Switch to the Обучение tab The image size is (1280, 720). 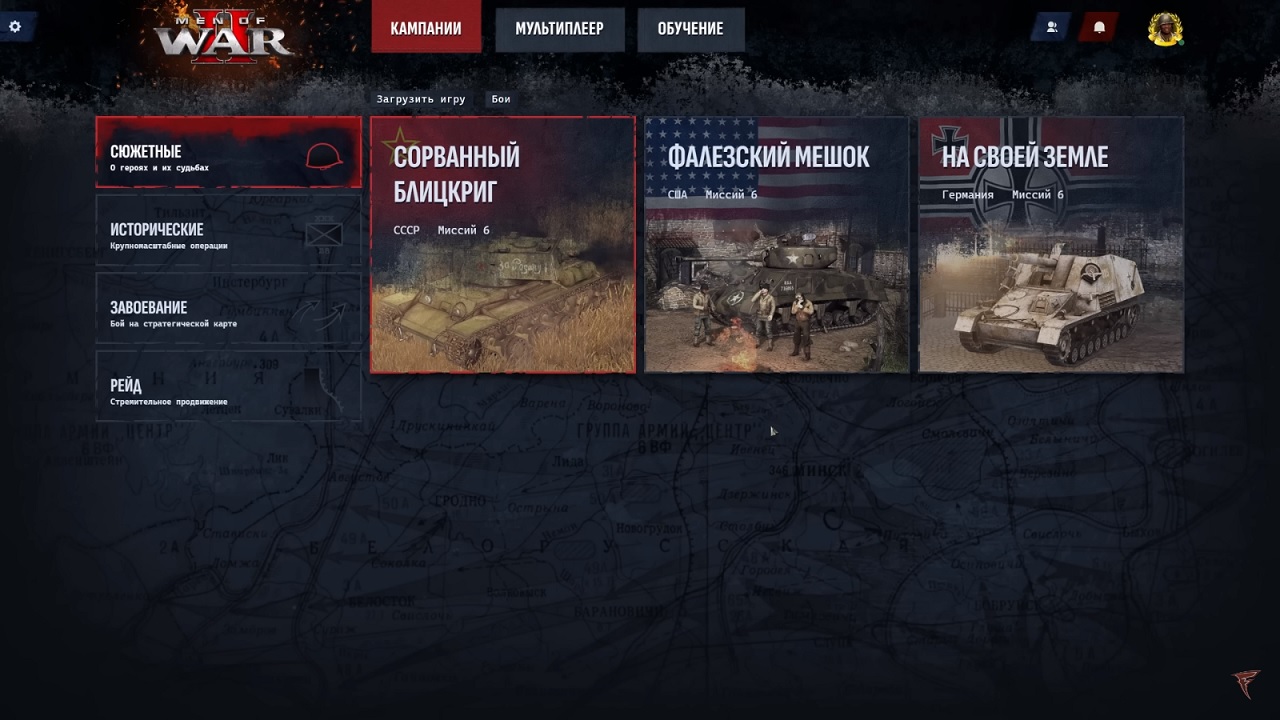pos(690,29)
